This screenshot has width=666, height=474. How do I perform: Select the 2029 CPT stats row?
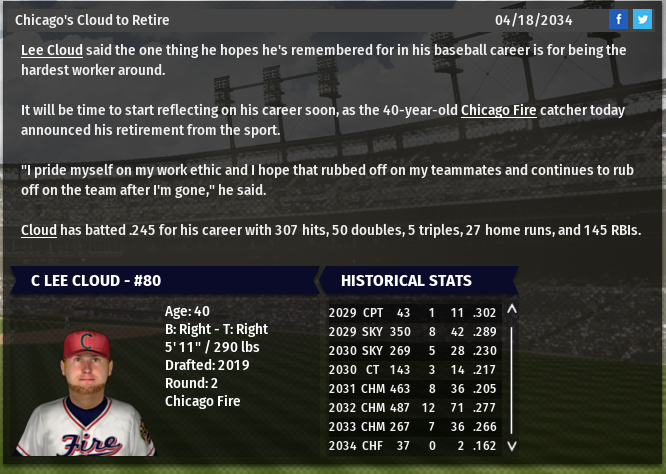point(414,312)
